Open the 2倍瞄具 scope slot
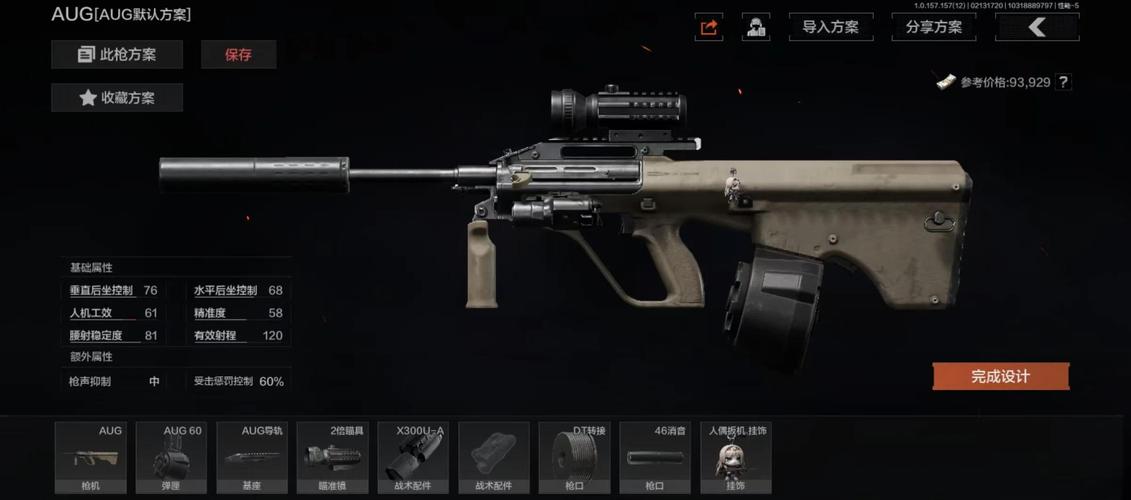 333,457
